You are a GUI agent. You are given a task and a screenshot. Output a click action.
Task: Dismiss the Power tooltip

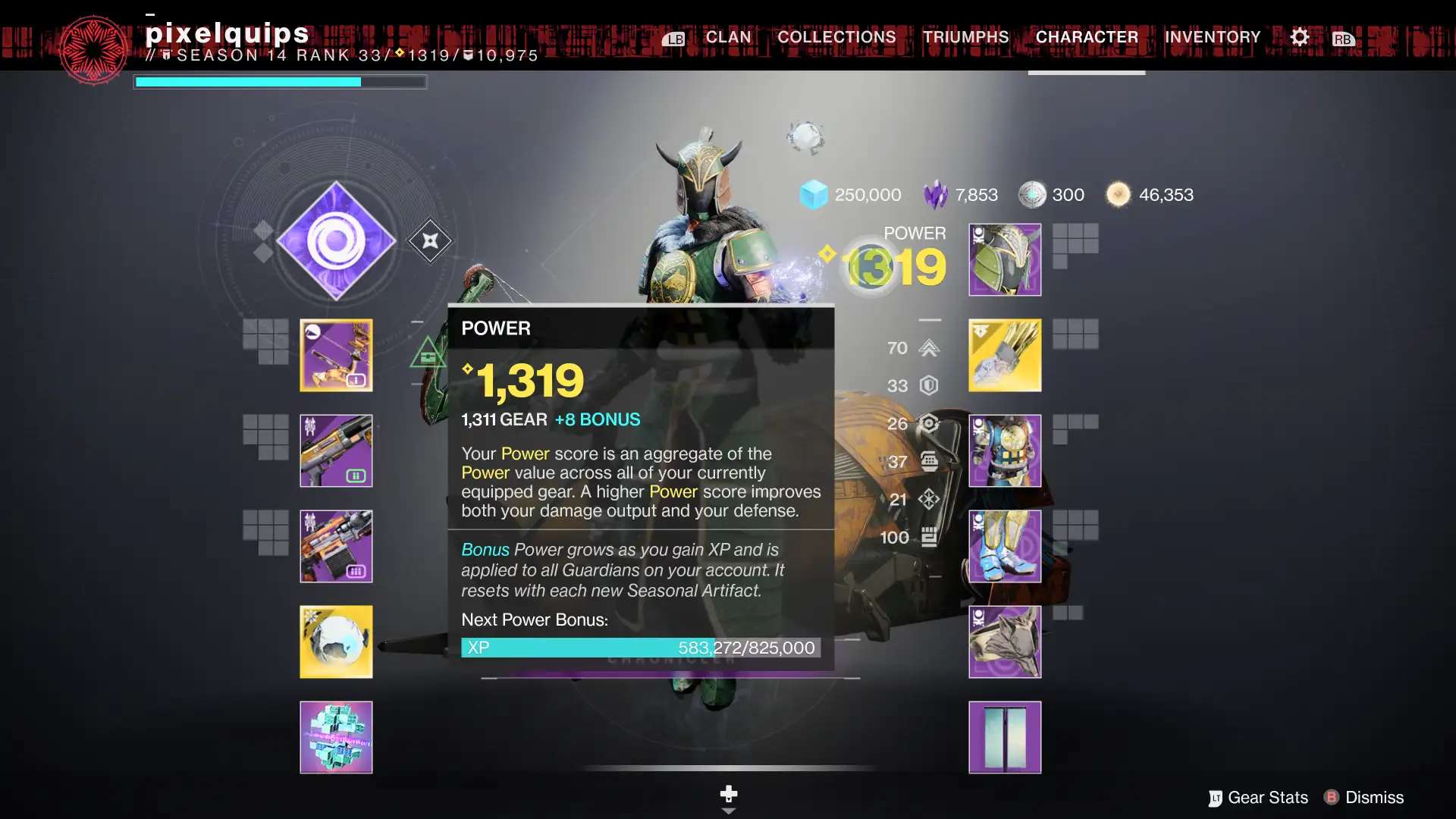tap(1364, 797)
